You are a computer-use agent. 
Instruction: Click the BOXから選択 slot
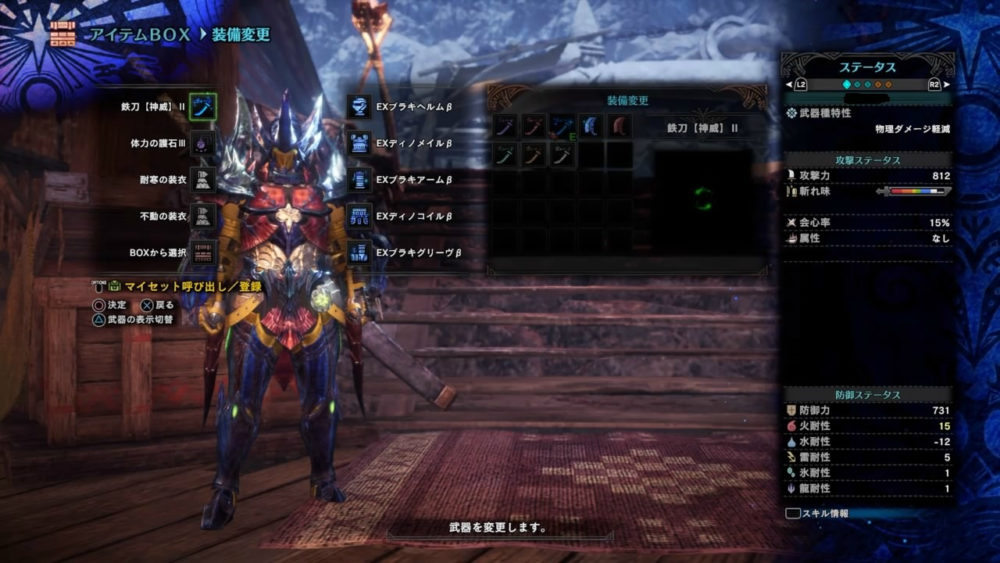(203, 252)
